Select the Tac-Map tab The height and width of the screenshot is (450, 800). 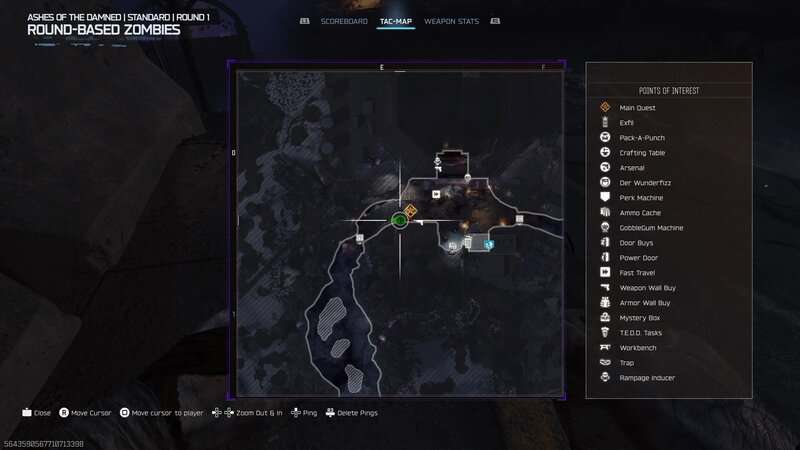[x=396, y=21]
